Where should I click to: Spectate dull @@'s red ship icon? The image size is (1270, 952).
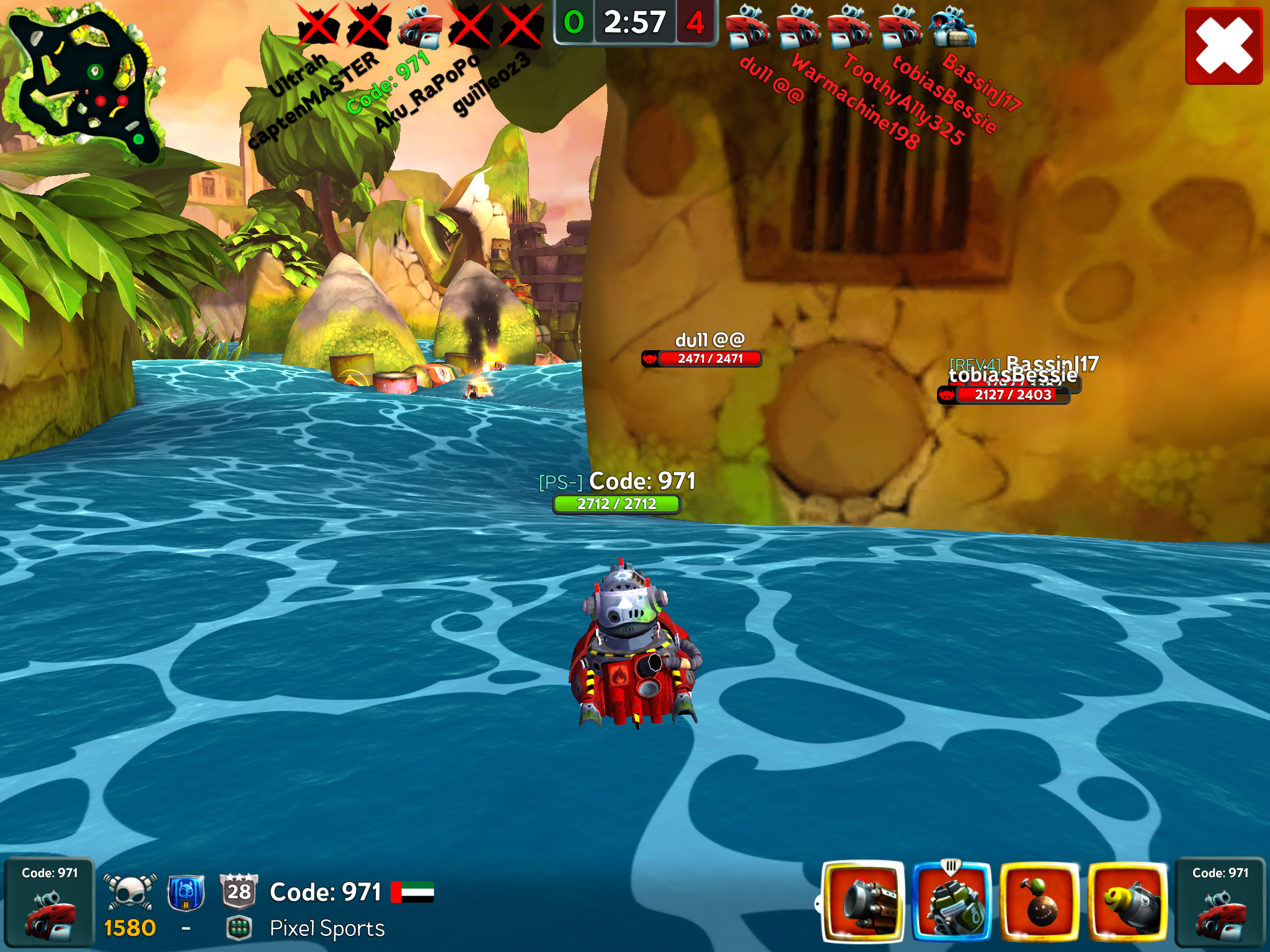747,28
